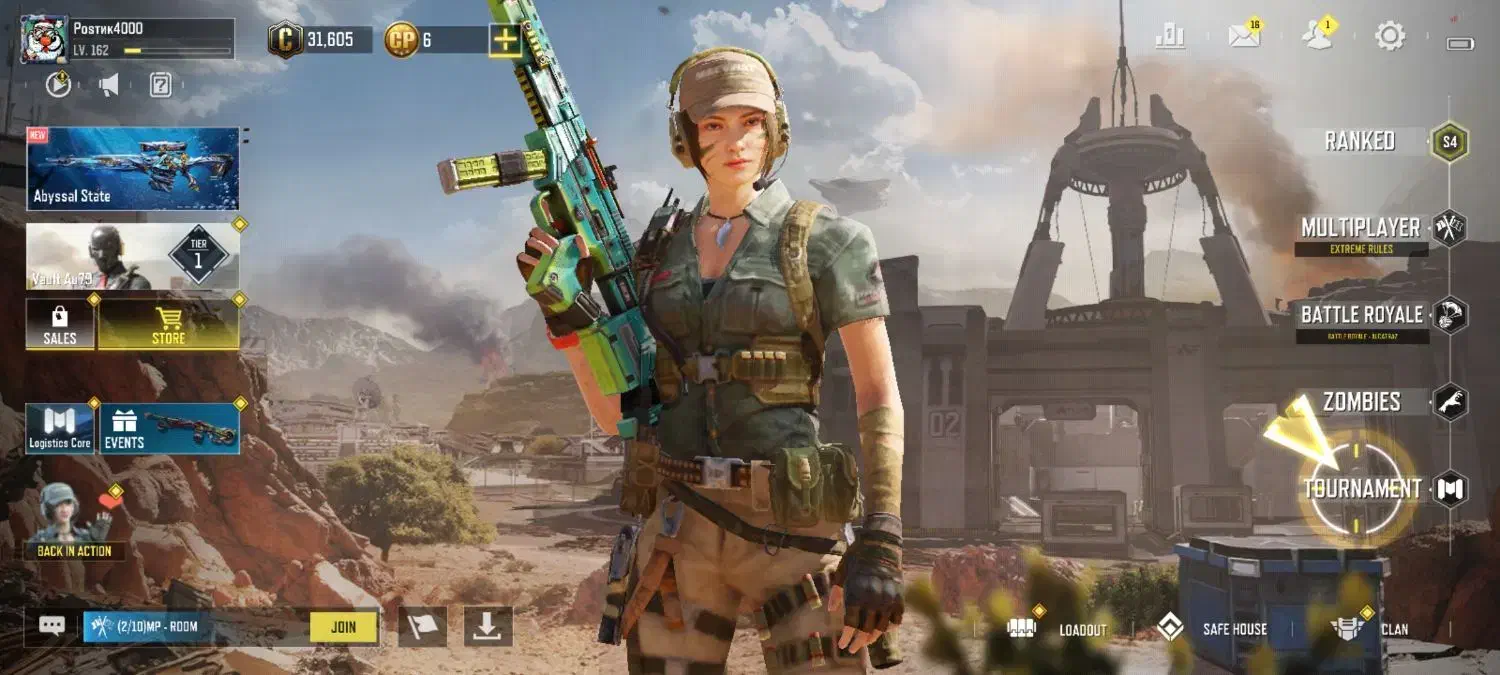
Task: Open the Vault Au79 battle pass
Action: click(x=133, y=256)
